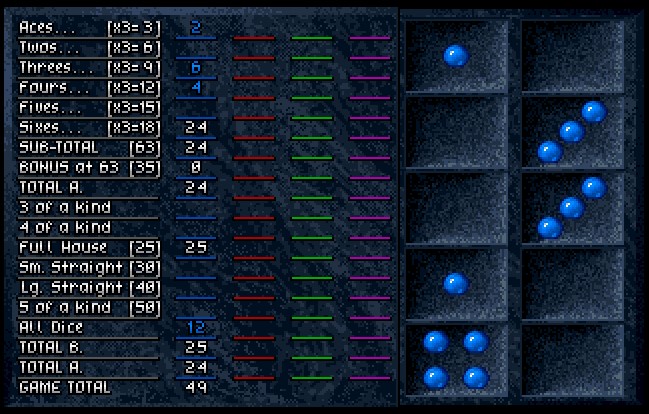Click the All Dice category
Screen dimensions: 649x414
pyautogui.click(x=89, y=327)
